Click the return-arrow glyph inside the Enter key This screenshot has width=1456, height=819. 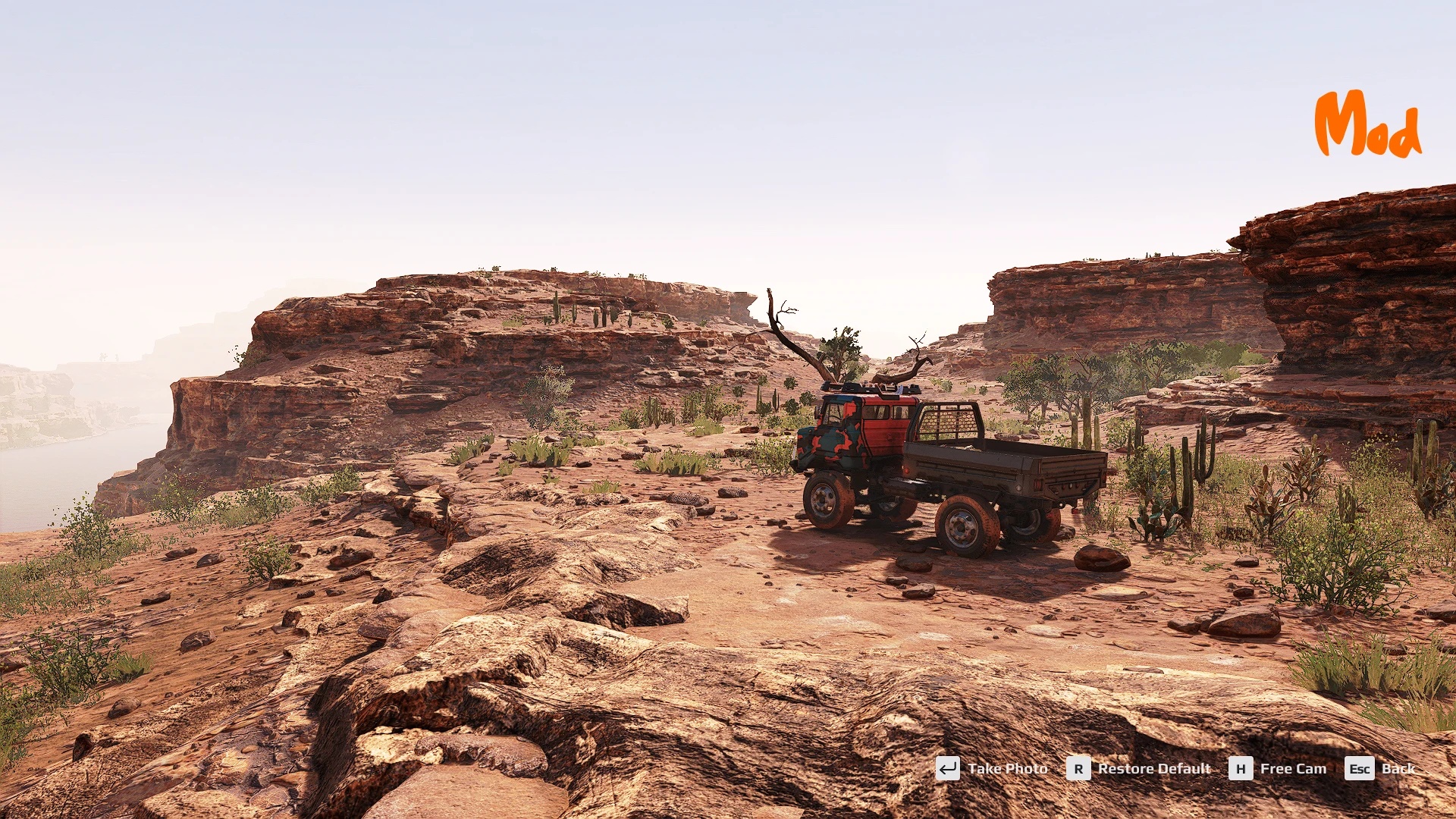coord(946,768)
